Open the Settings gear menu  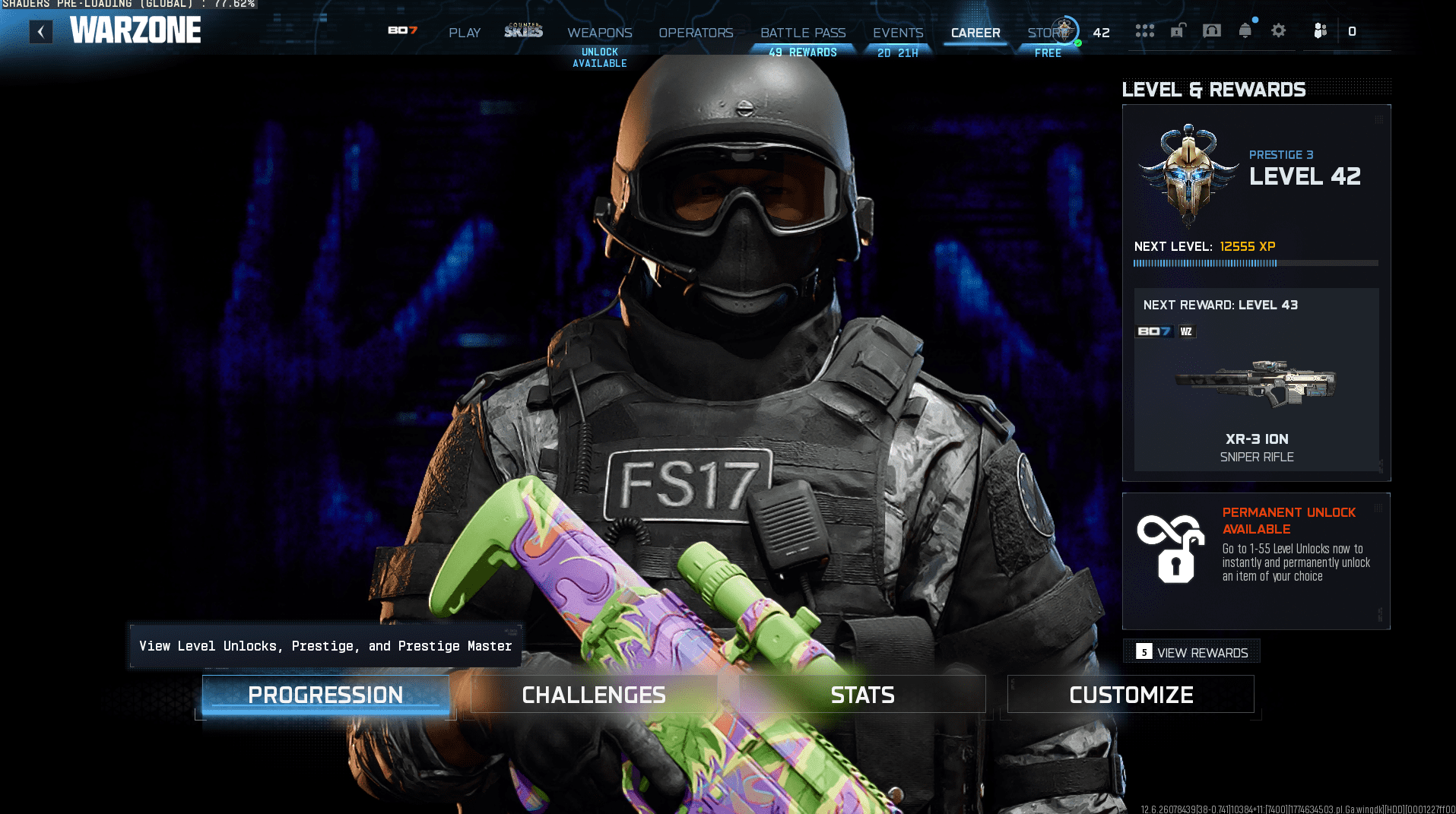pyautogui.click(x=1279, y=30)
